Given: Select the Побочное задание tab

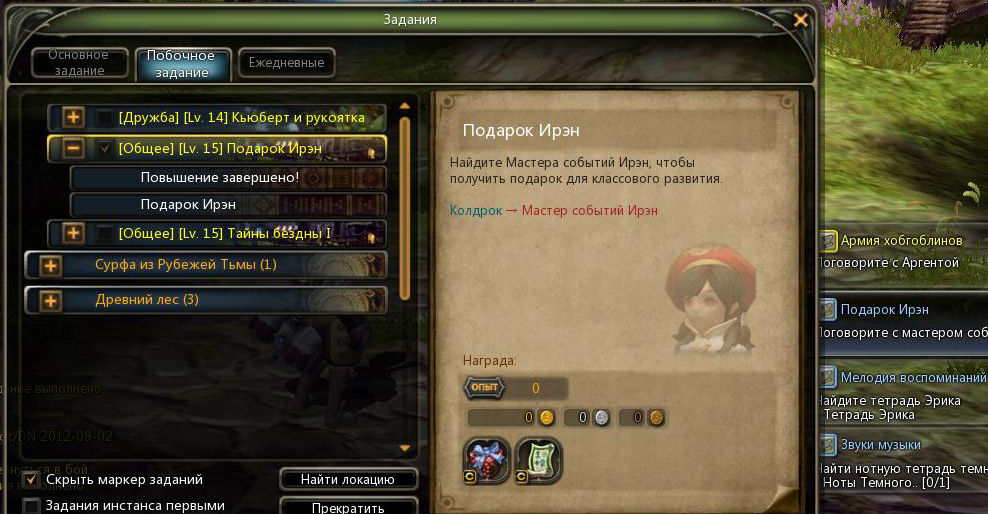Looking at the screenshot, I should click(182, 63).
